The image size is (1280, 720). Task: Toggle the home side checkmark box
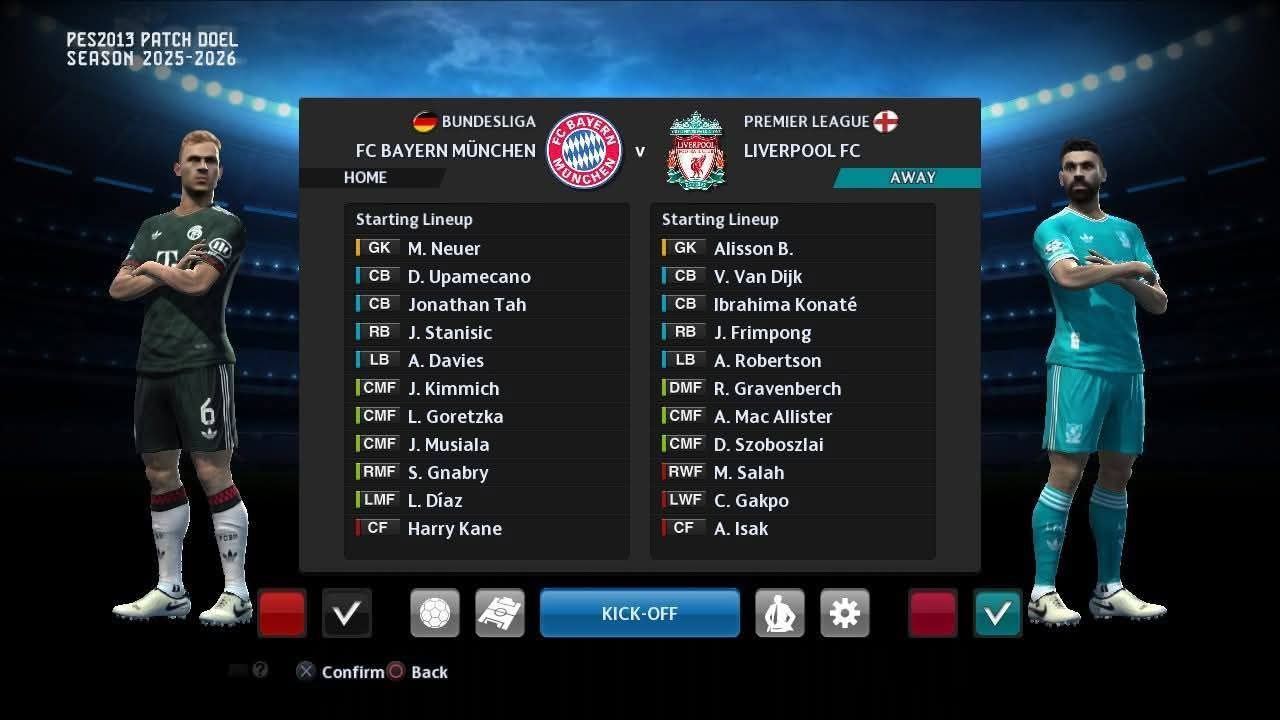347,613
